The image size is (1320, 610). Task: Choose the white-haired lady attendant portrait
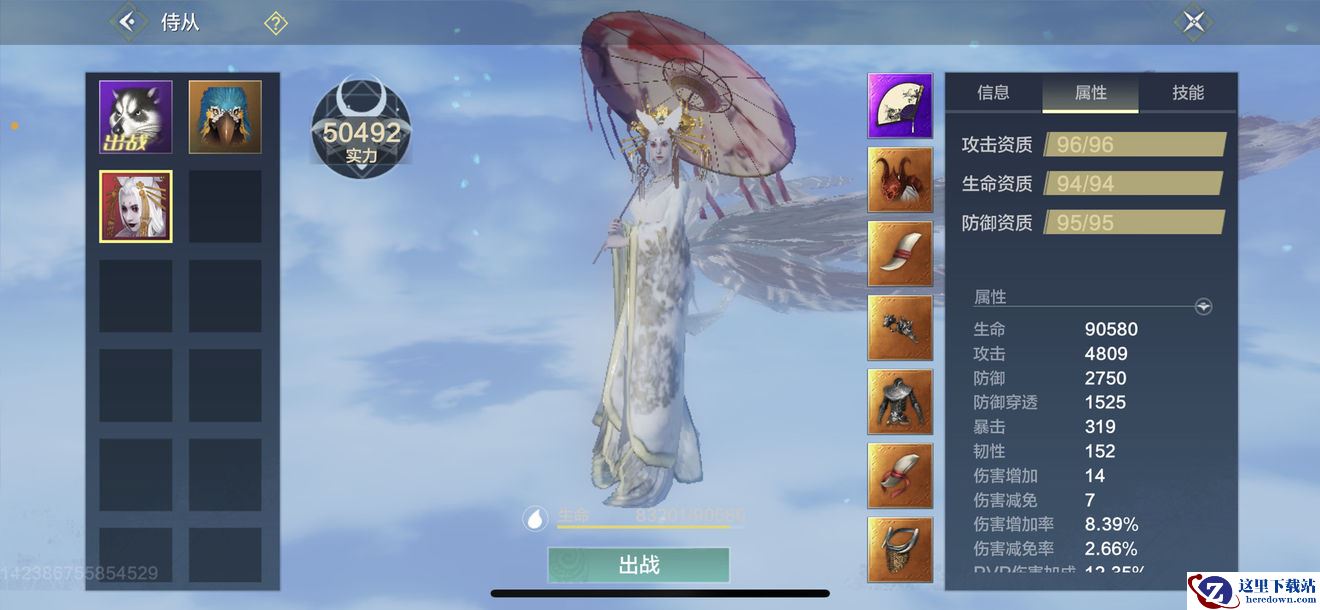pyautogui.click(x=136, y=206)
